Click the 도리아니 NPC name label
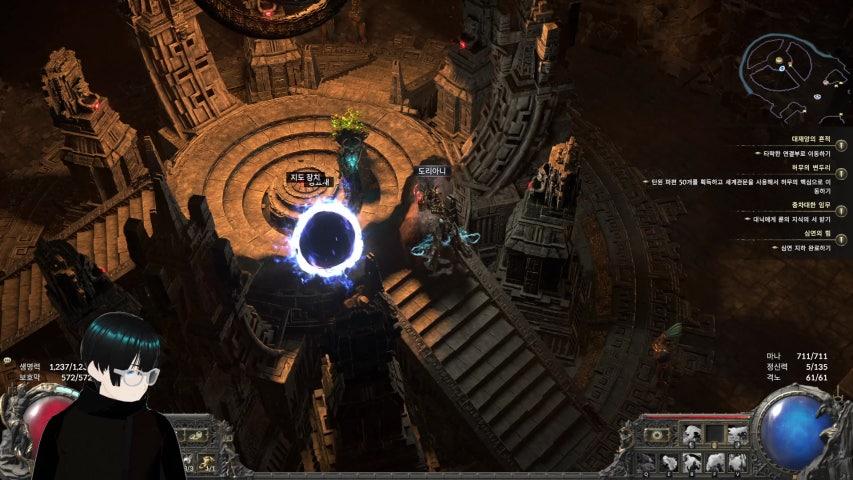The image size is (853, 480). pos(433,171)
